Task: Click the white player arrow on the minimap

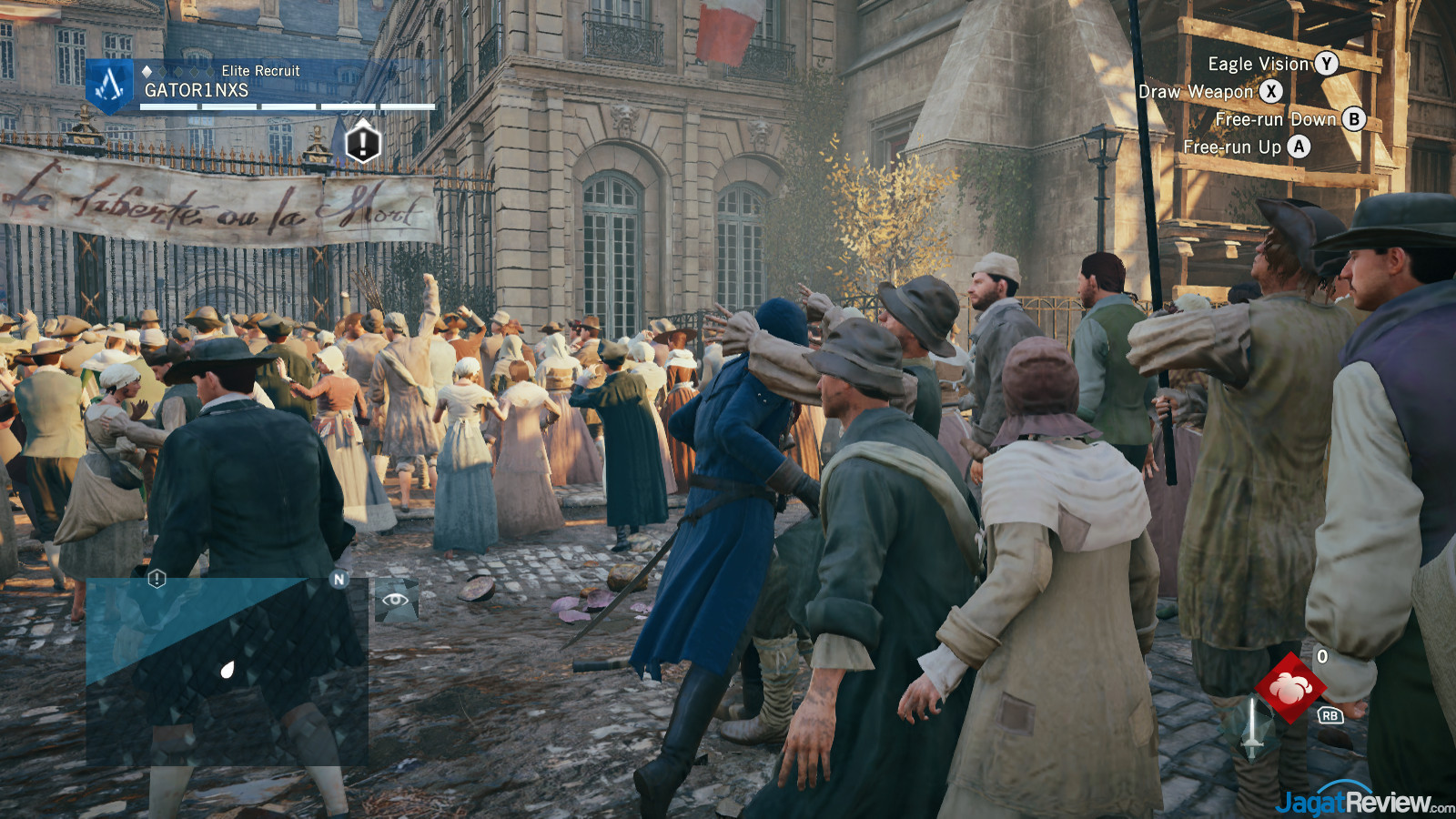Action: click(x=227, y=671)
